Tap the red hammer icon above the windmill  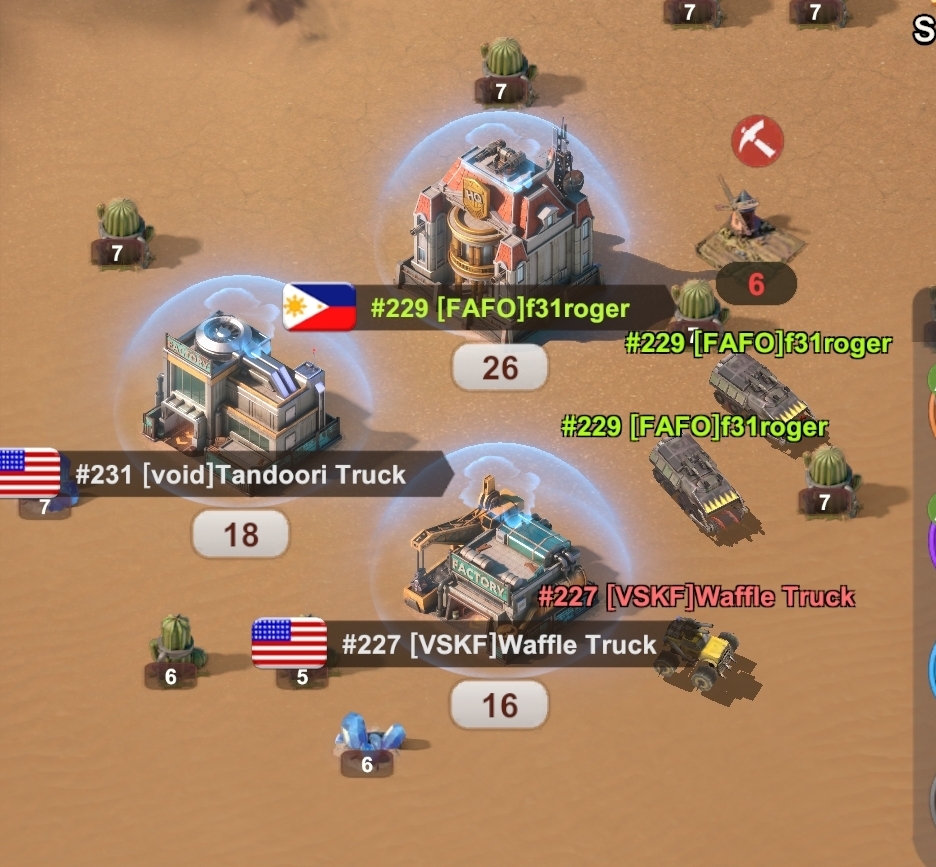coord(757,141)
